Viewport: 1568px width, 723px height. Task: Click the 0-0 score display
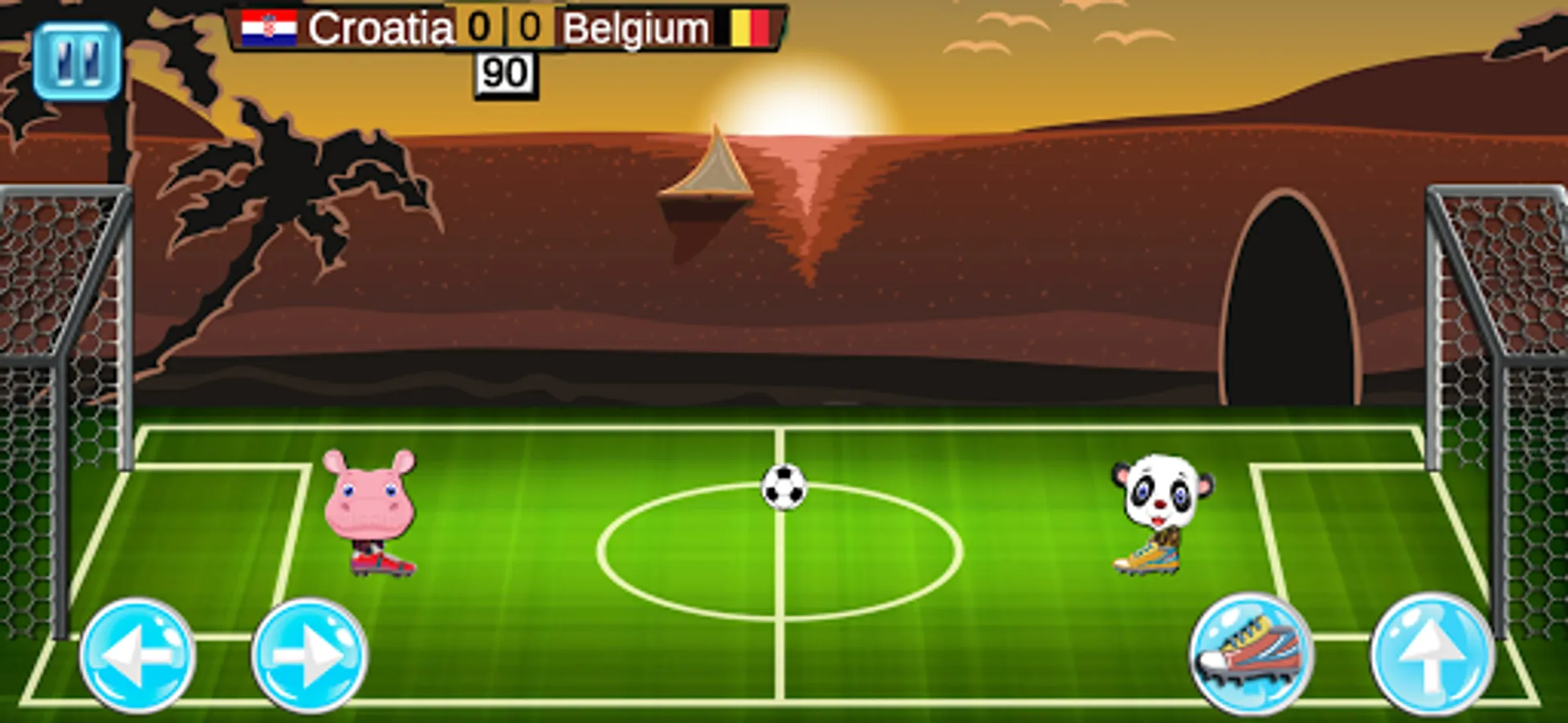[505, 27]
